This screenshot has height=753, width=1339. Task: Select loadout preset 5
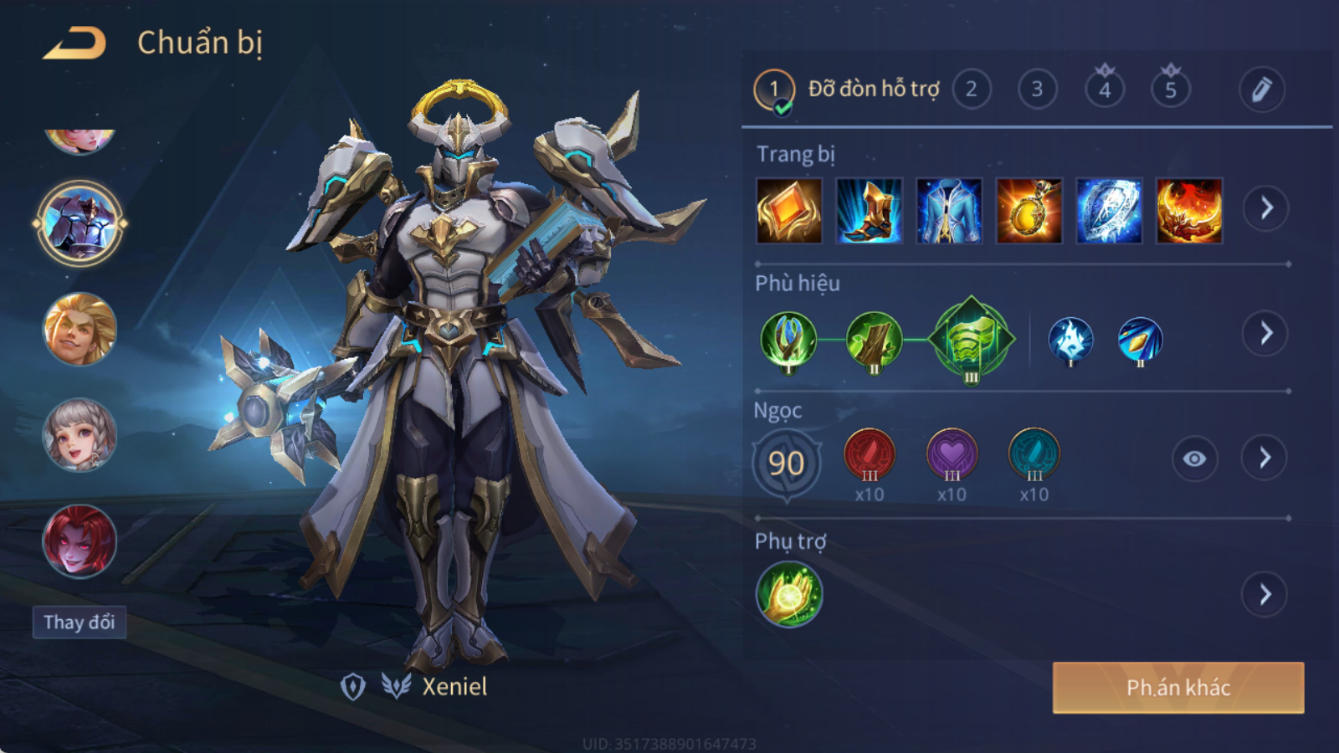coord(1170,90)
